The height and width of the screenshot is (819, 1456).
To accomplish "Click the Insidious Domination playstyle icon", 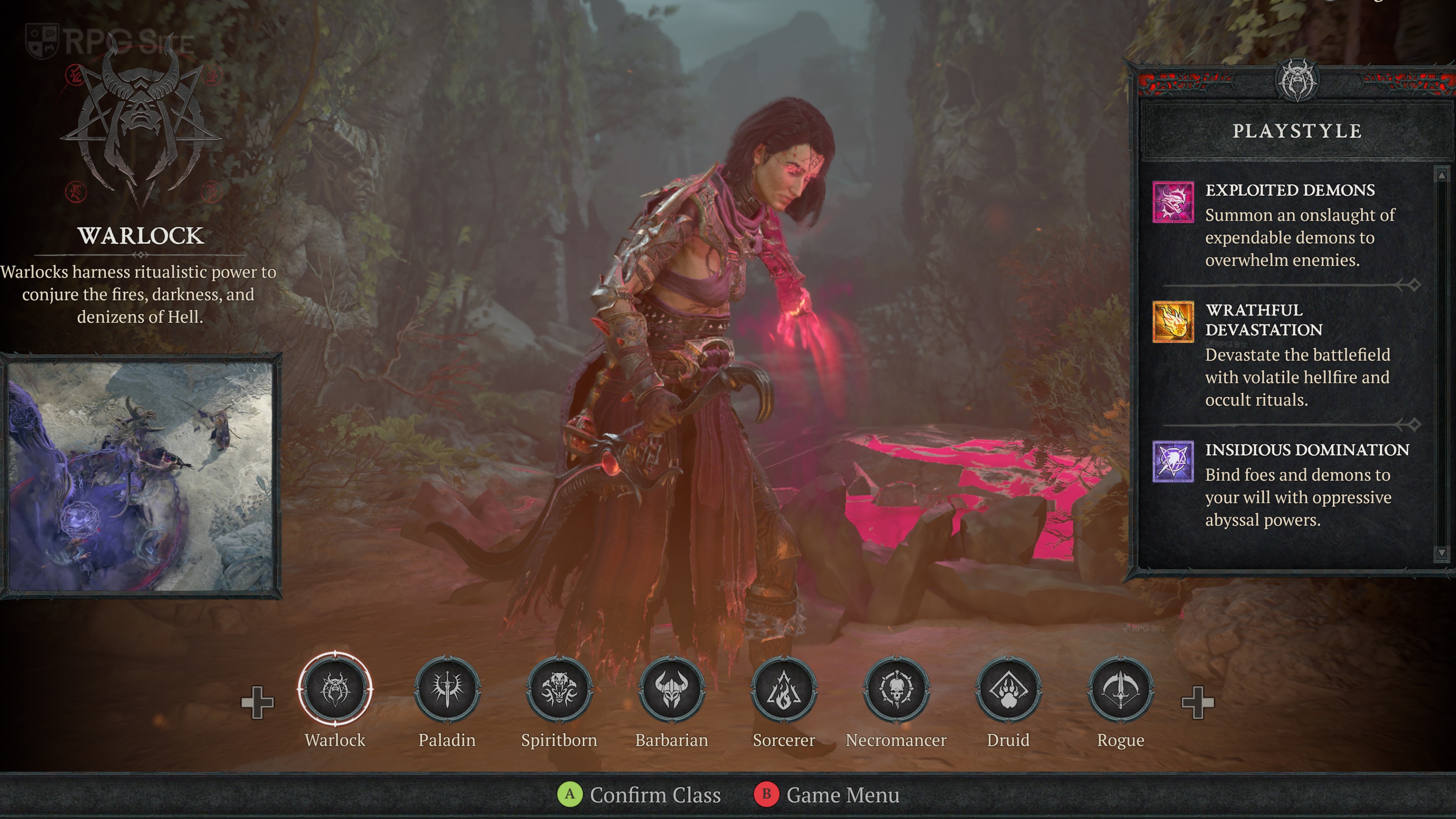I will tap(1173, 461).
